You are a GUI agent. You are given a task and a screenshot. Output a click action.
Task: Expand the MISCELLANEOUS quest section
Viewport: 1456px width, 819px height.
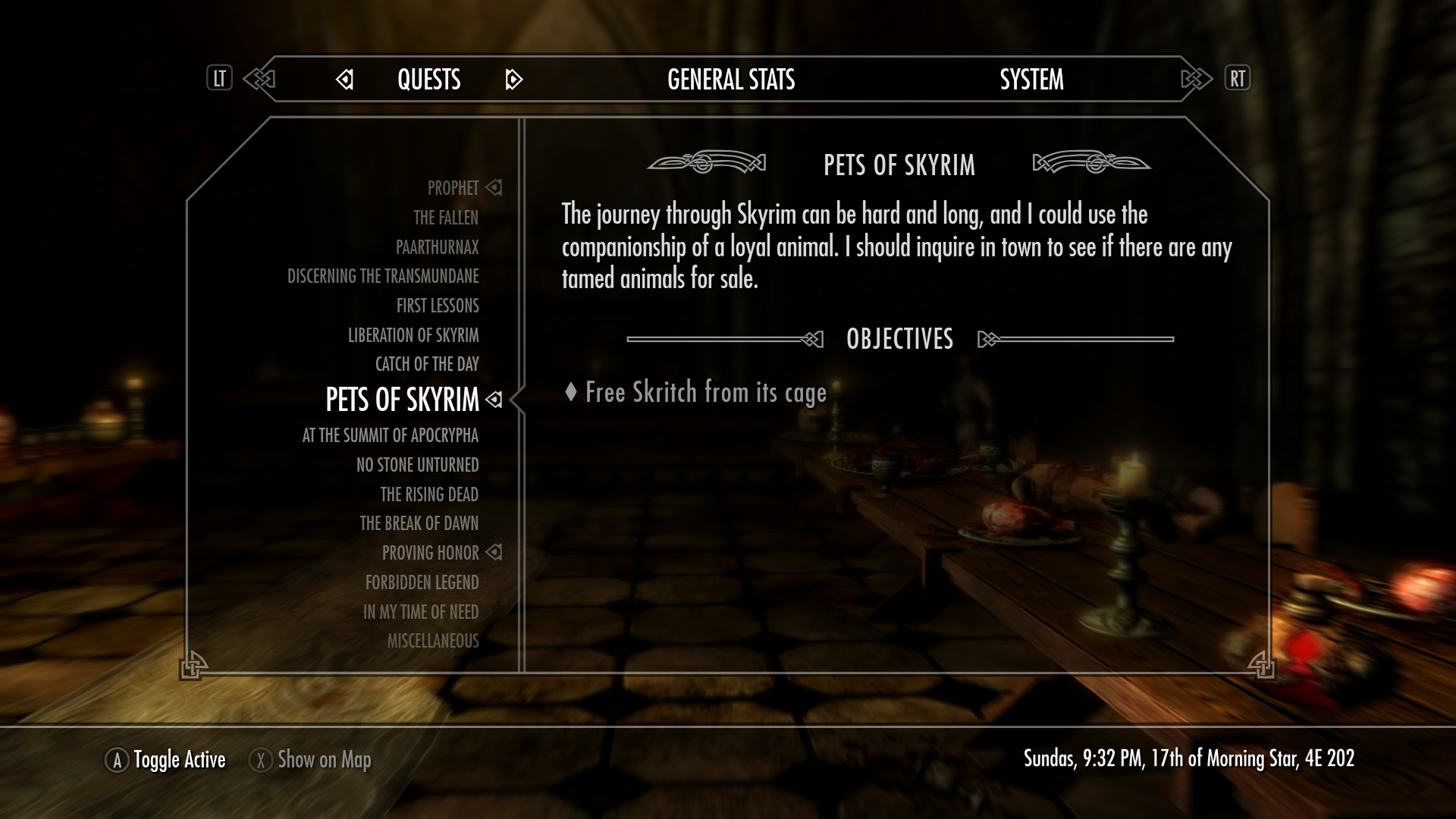432,641
